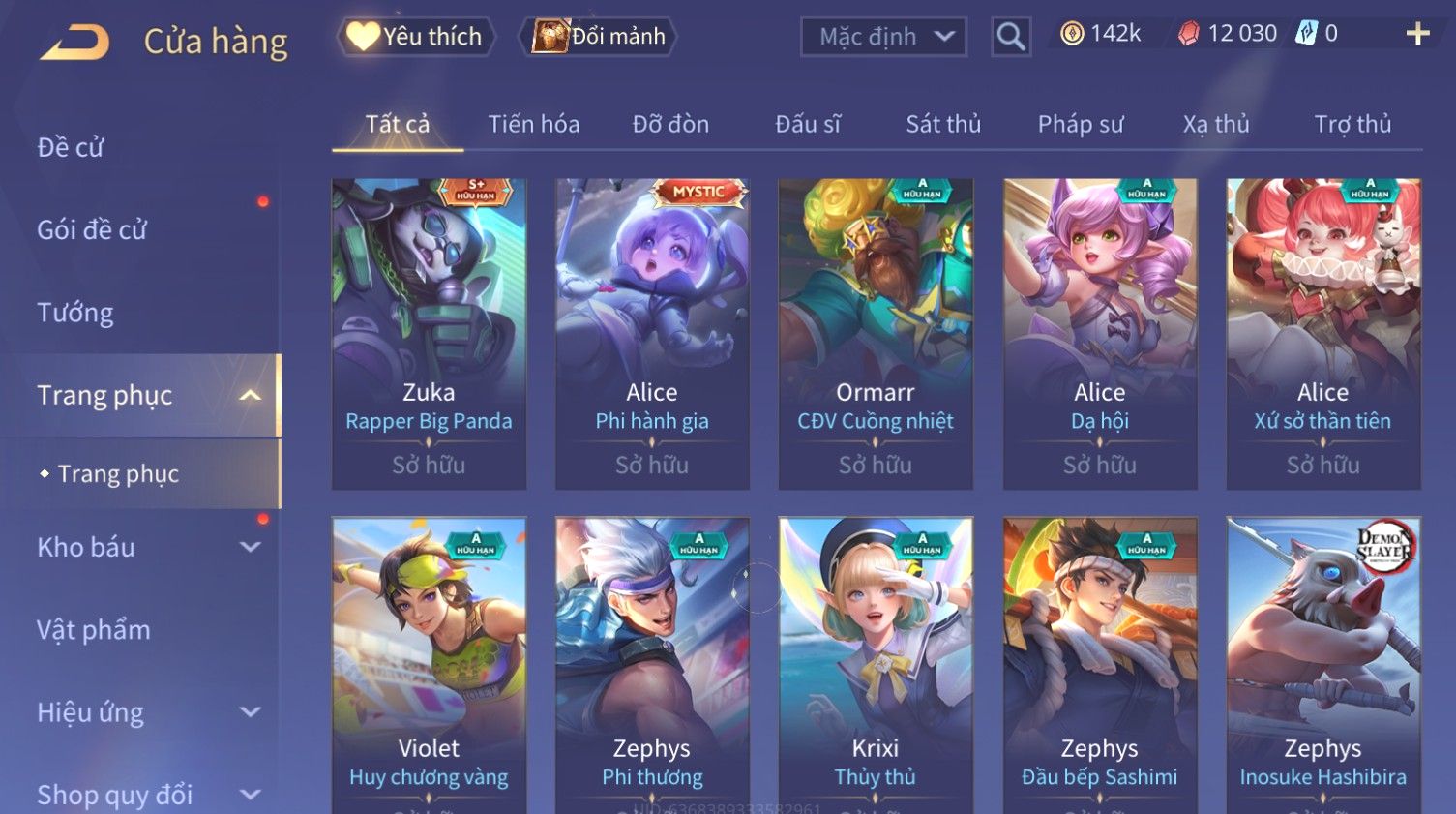Tap the plus button to add currency
1456x814 pixels.
pos(1417,34)
